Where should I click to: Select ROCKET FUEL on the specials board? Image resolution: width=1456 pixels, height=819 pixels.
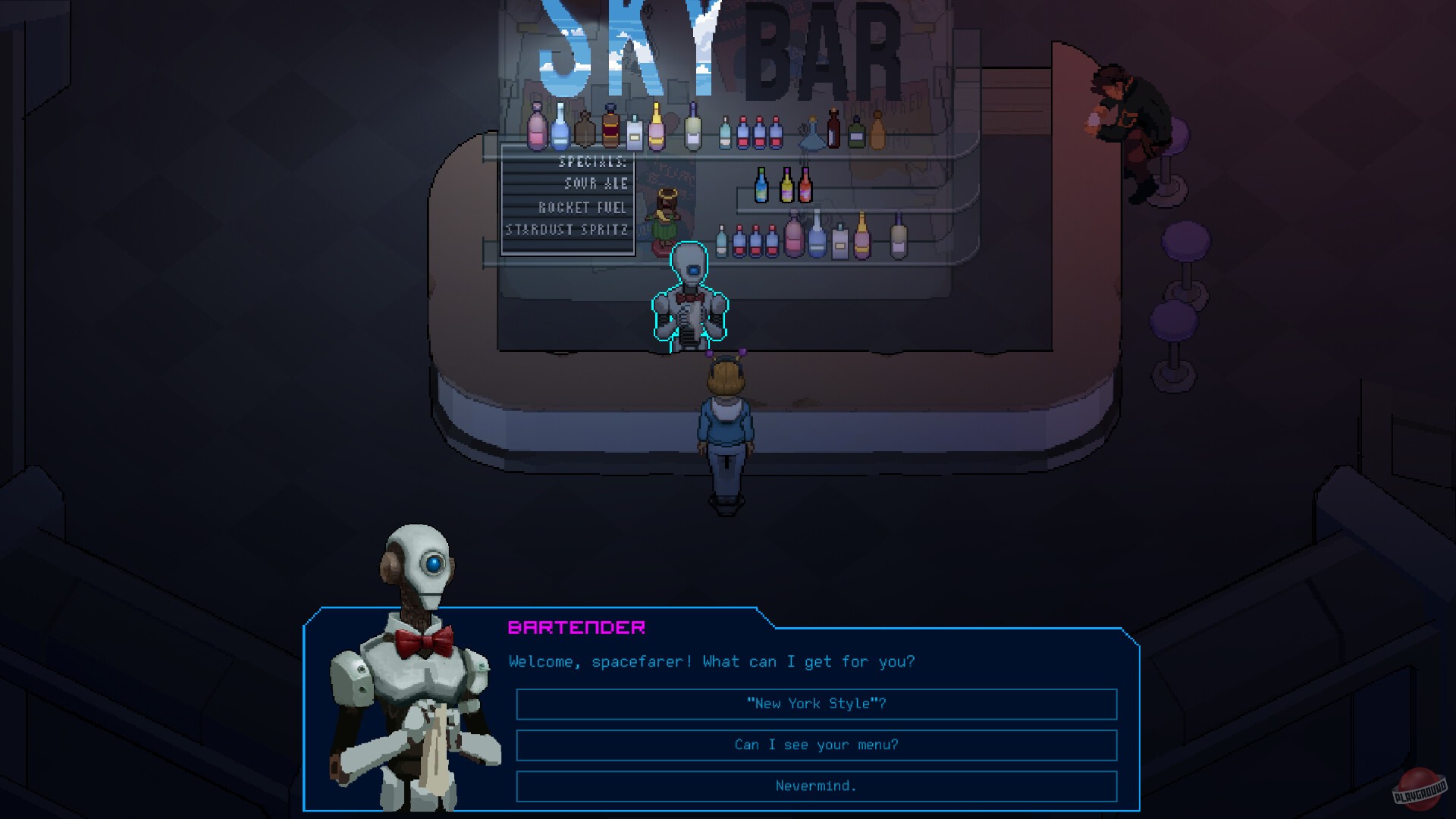point(584,206)
